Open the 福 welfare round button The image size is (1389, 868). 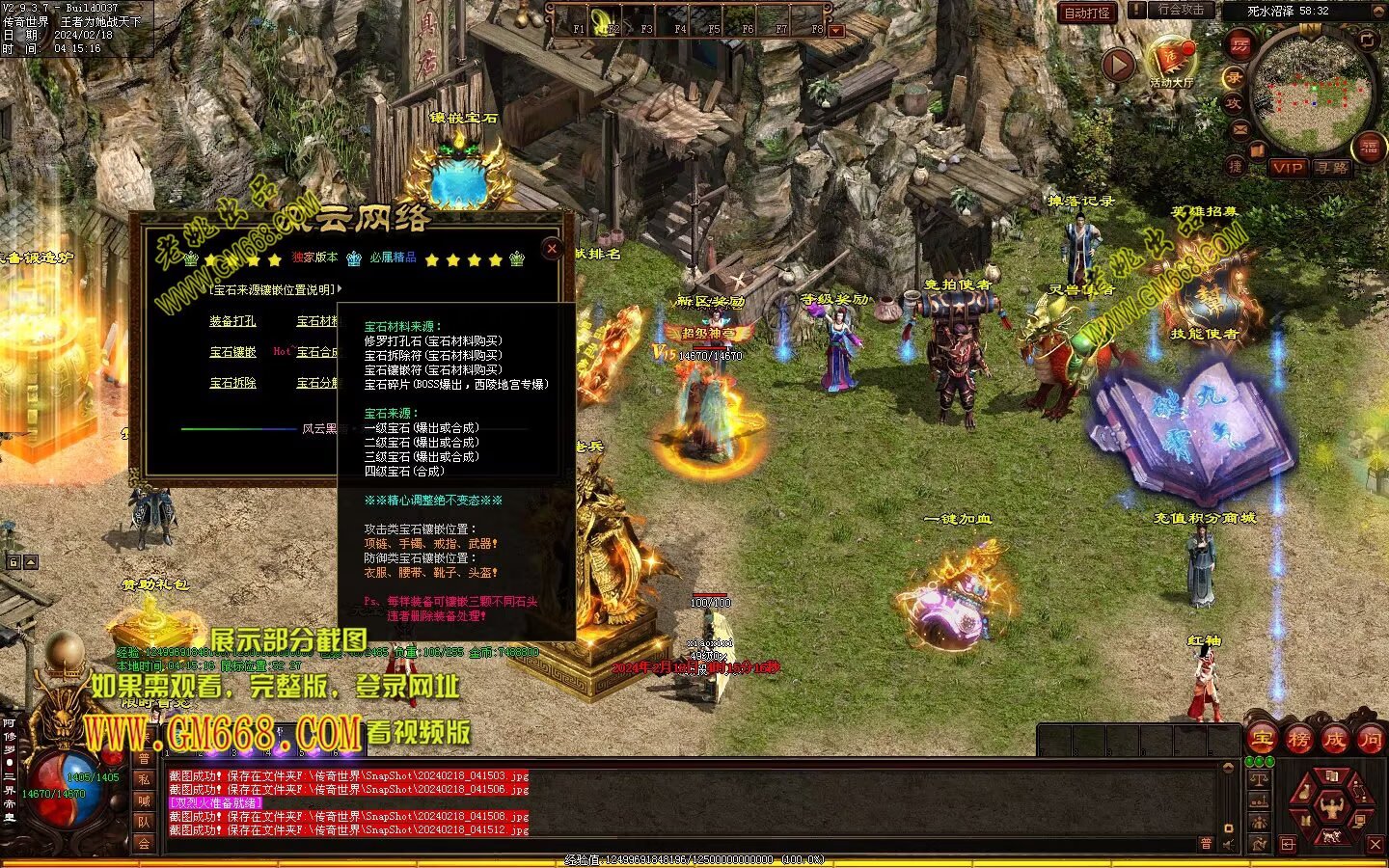coord(1370,148)
